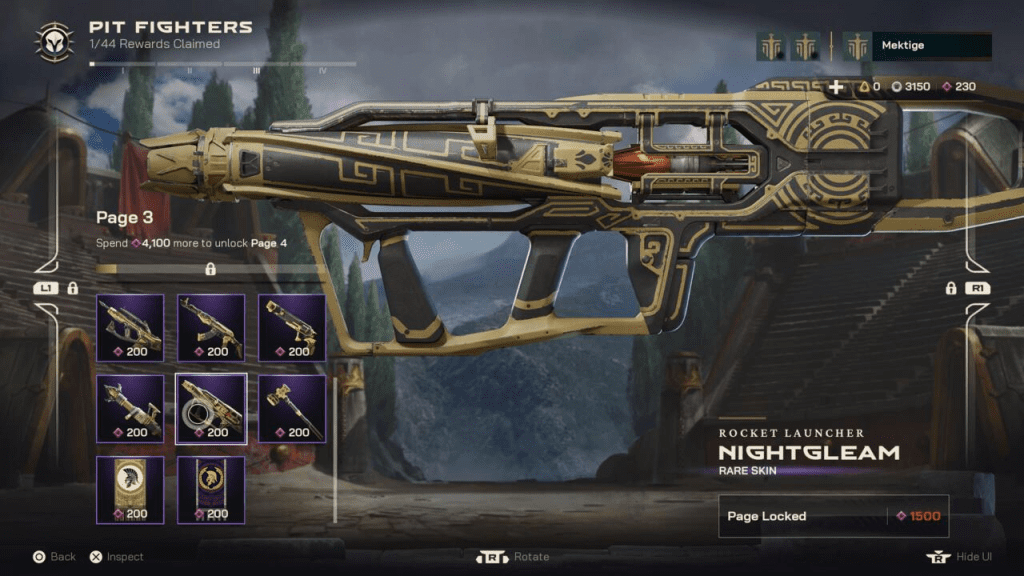Select the highlighted Nightgleam rocket launcher tile
The width and height of the screenshot is (1024, 576).
pyautogui.click(x=211, y=408)
